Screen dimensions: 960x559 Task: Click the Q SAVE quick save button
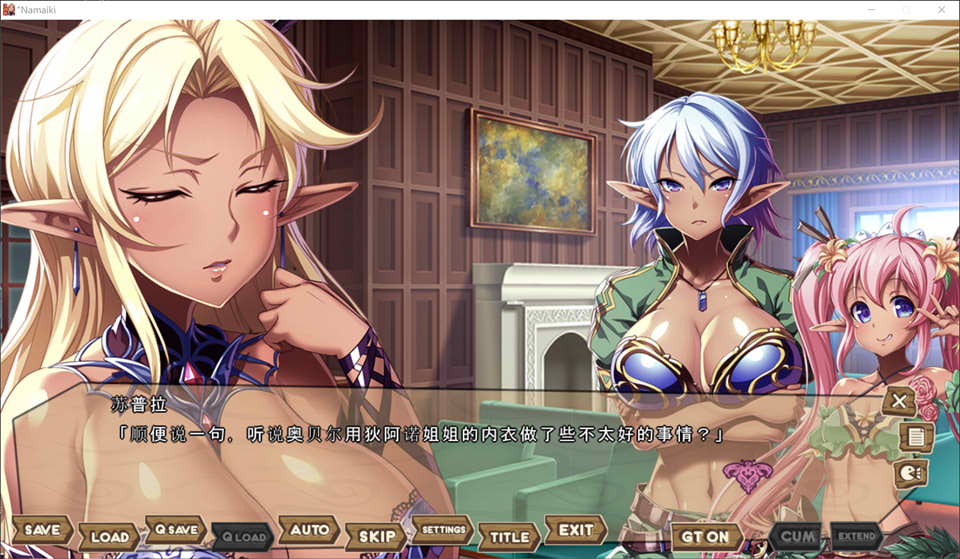pos(175,530)
